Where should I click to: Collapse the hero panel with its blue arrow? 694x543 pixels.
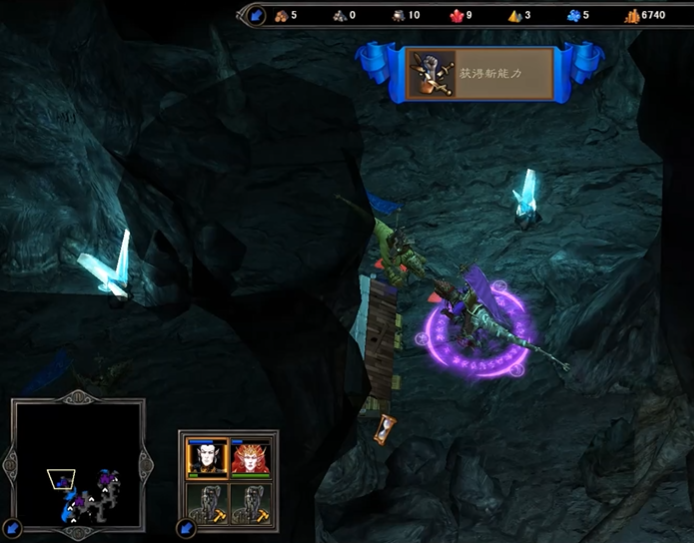pyautogui.click(x=186, y=527)
